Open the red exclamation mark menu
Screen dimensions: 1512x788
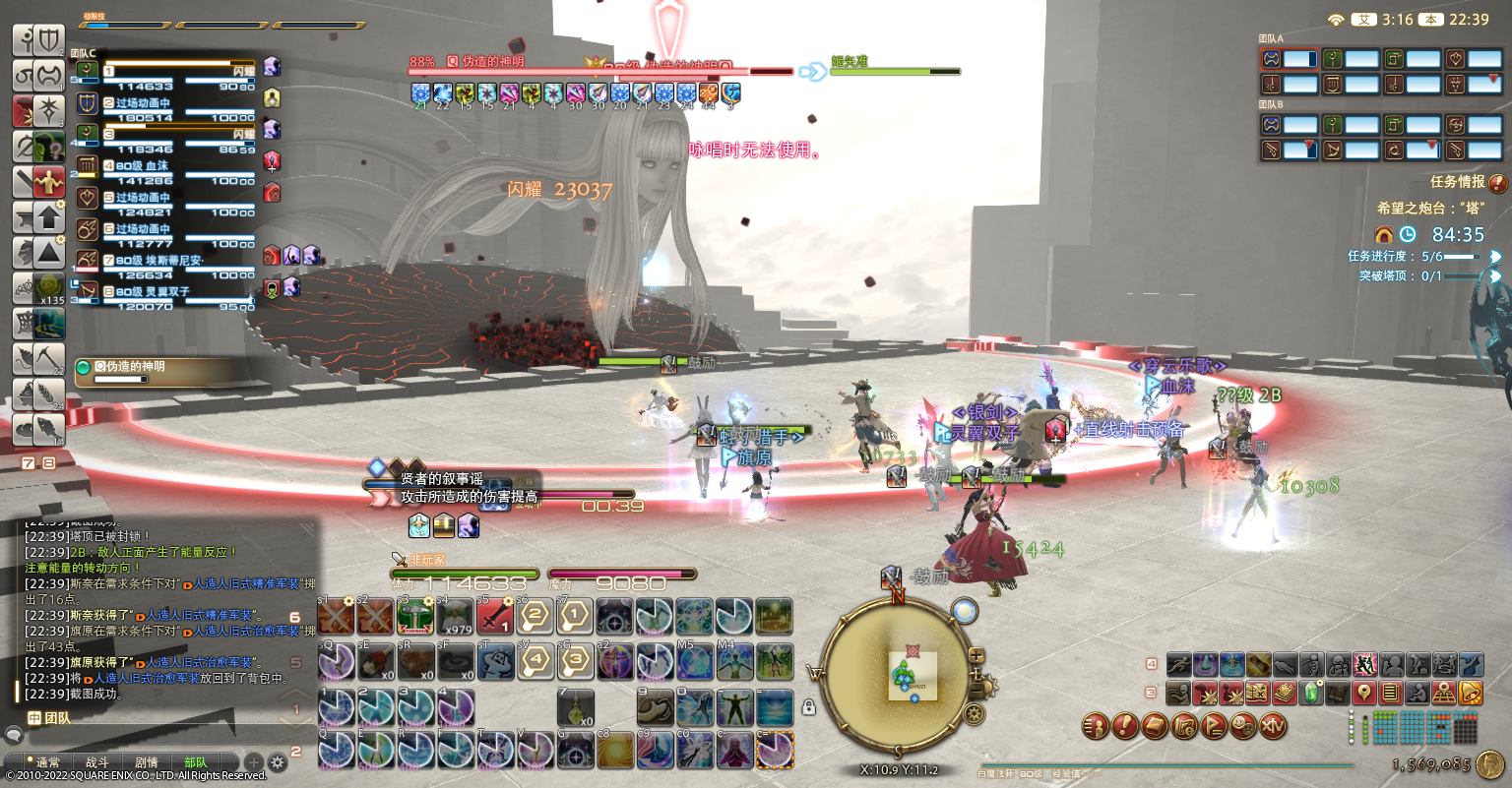tap(1125, 727)
